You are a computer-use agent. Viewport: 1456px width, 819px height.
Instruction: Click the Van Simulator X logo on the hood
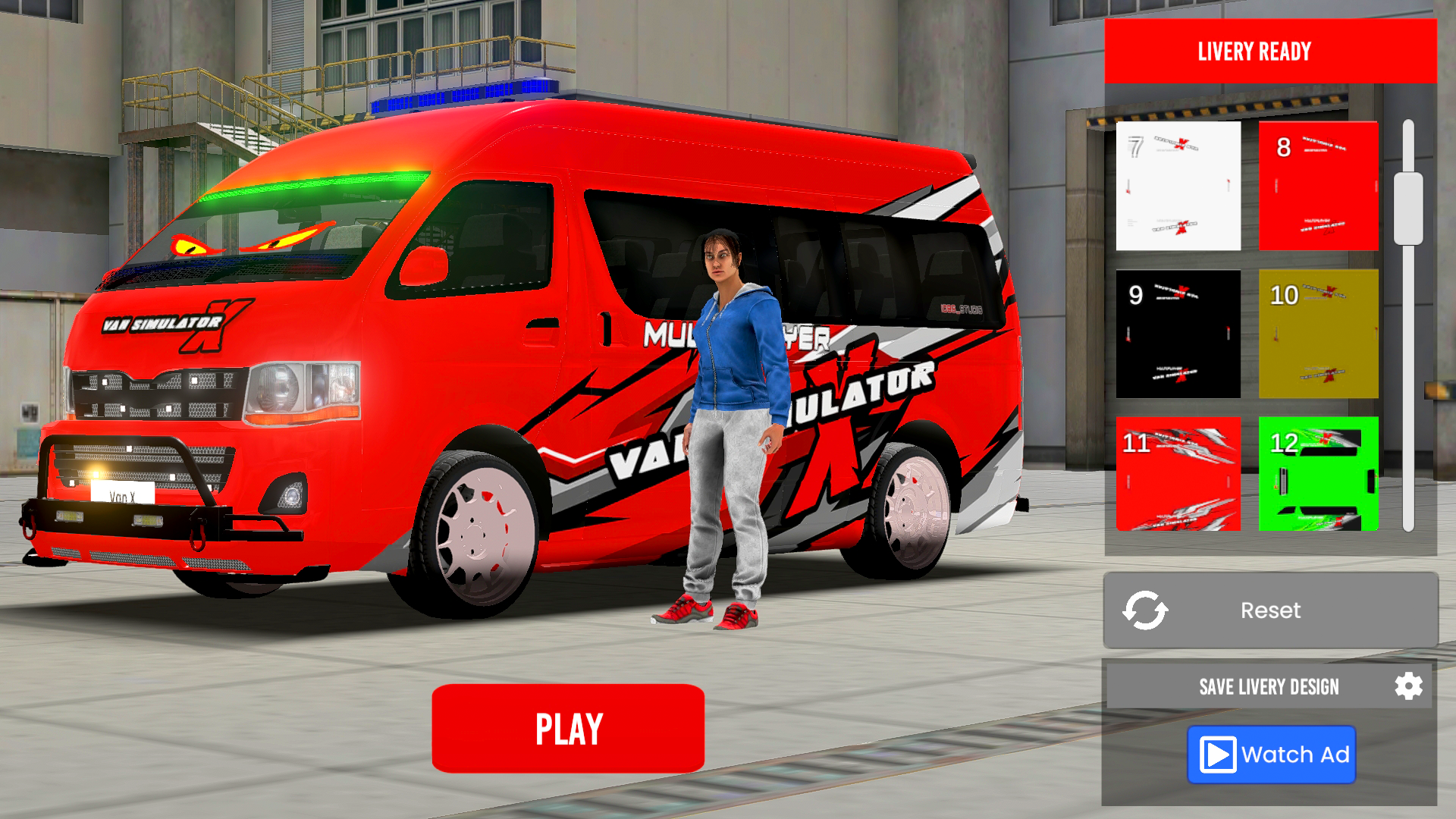[x=168, y=322]
